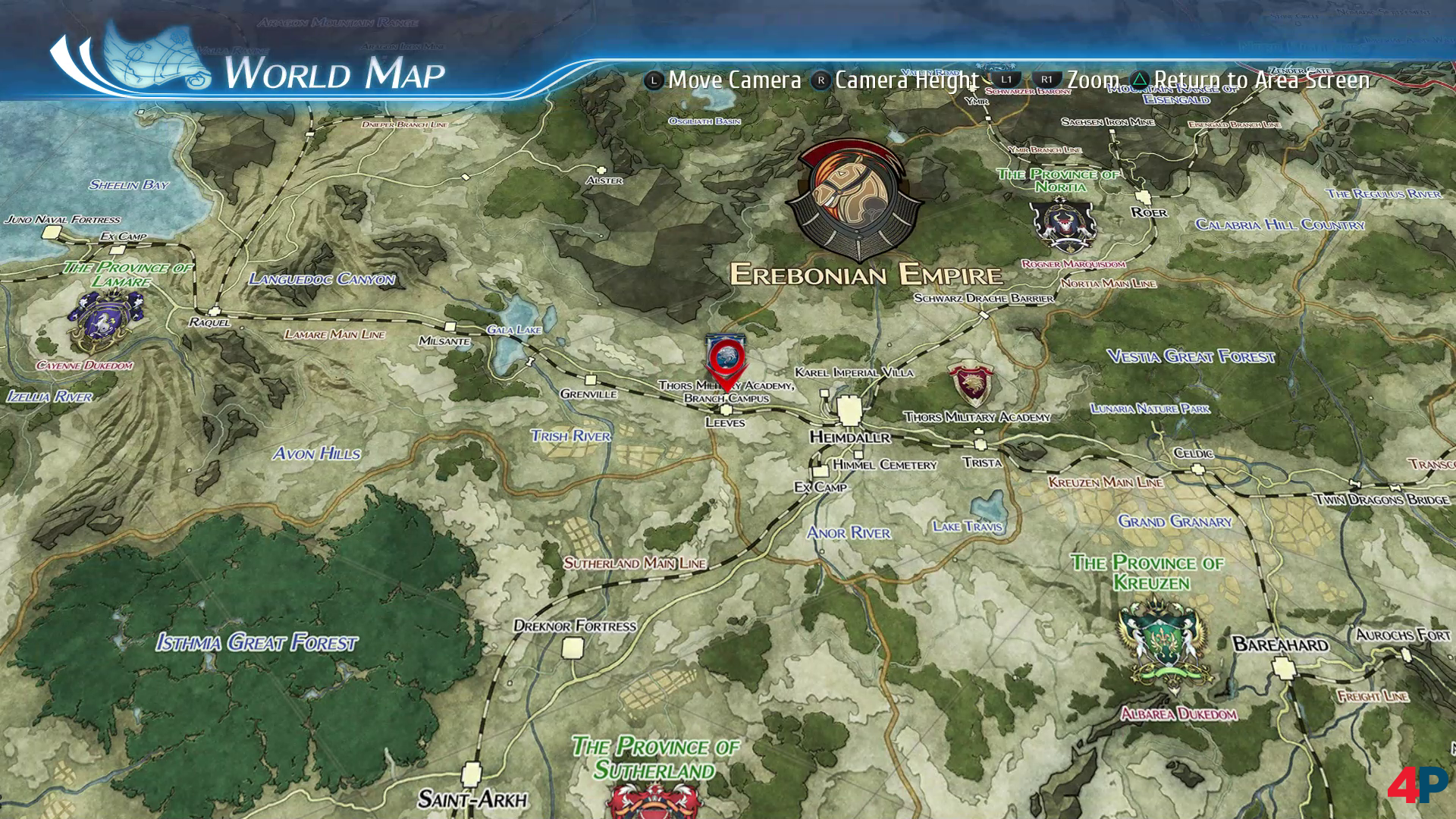Click the Leeves town marker

pos(726,409)
